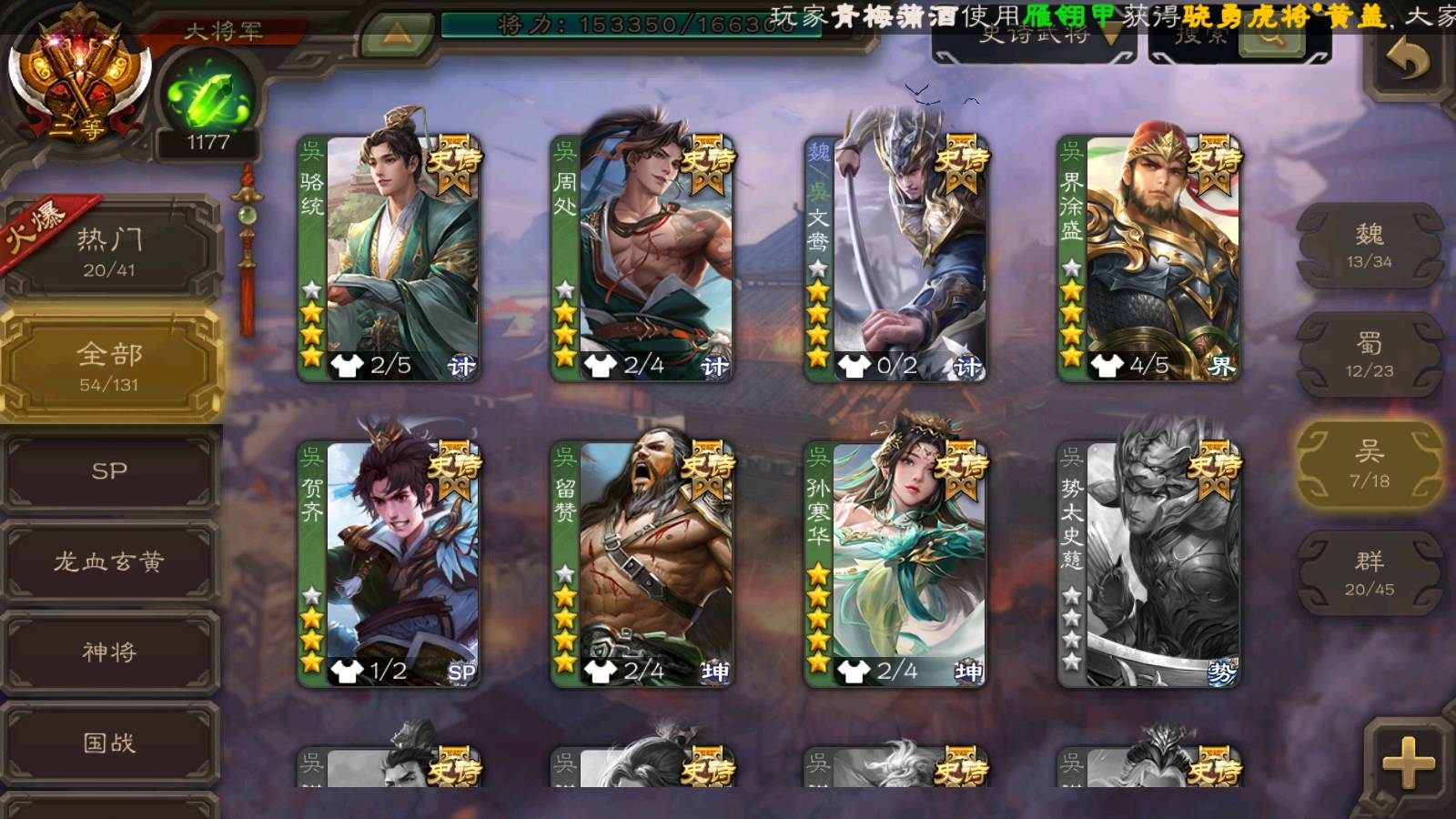The height and width of the screenshot is (819, 1456).
Task: Show the 神将 category
Action: [109, 652]
